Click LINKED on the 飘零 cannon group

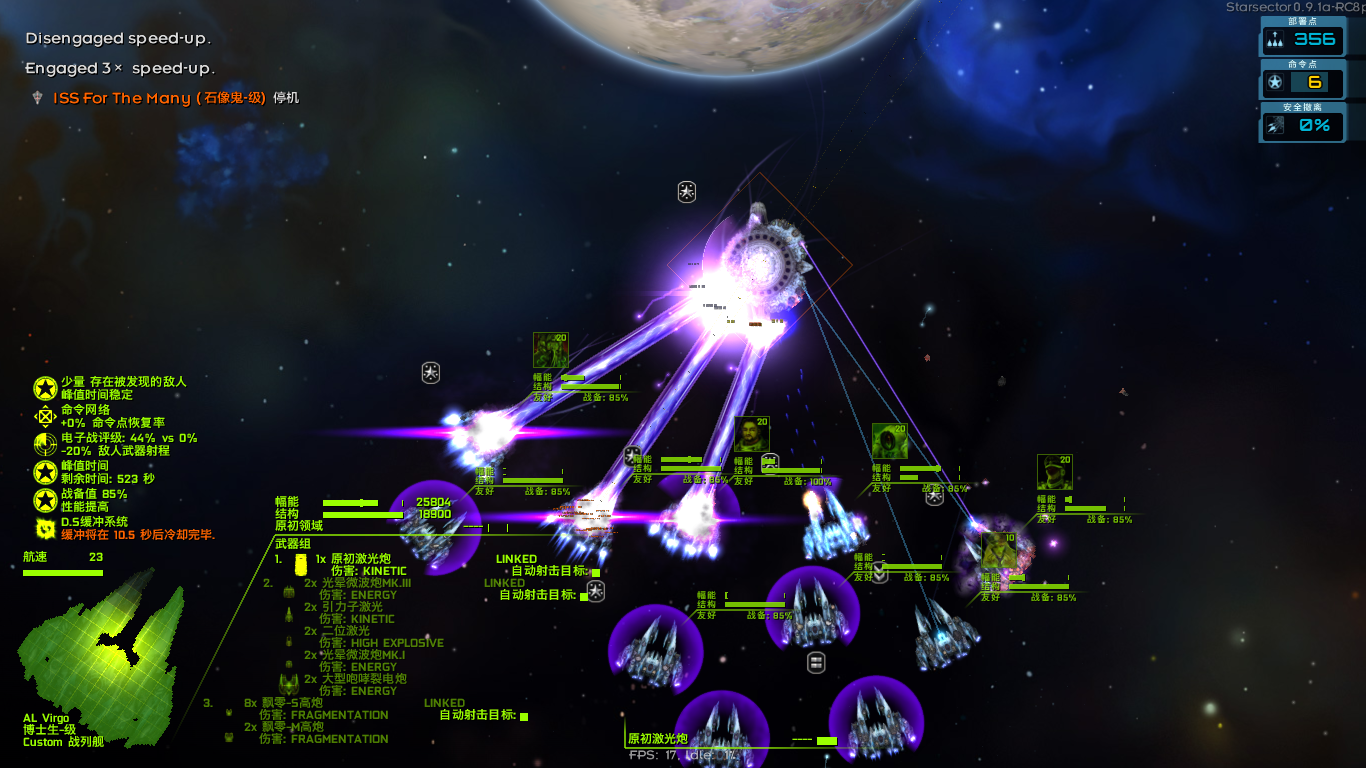coord(445,703)
